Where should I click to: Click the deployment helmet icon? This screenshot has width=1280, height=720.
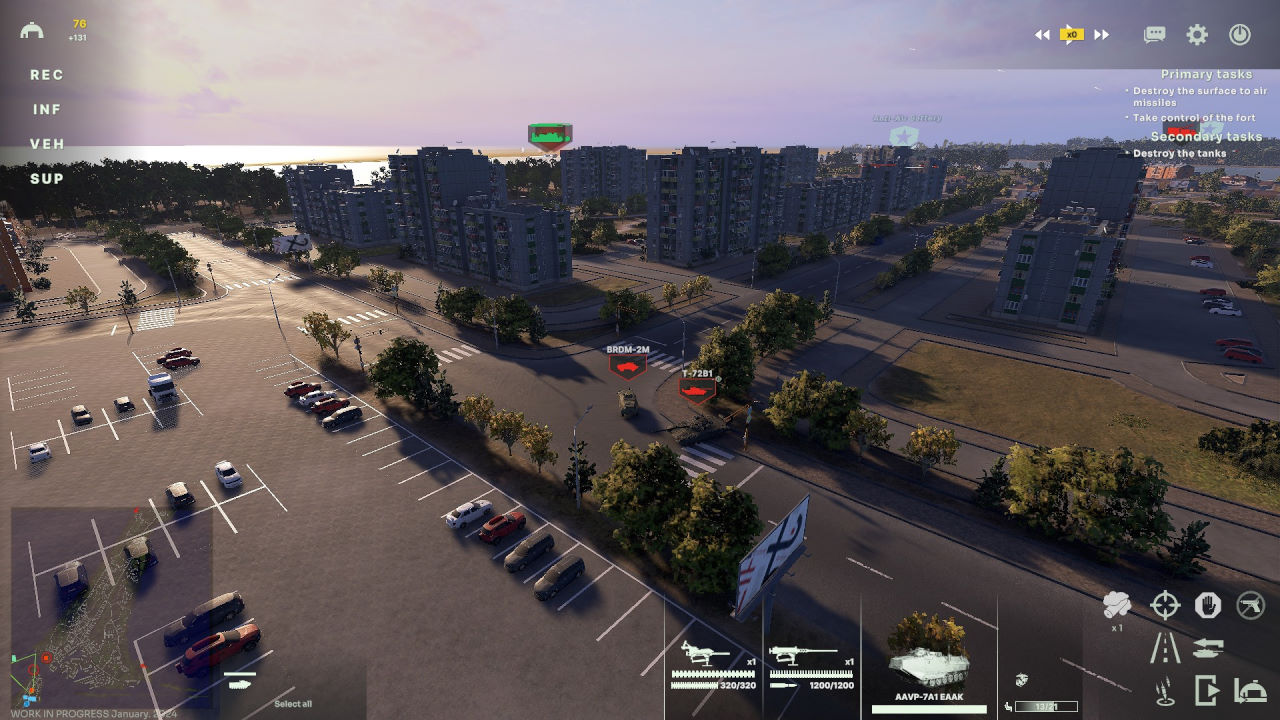point(32,30)
